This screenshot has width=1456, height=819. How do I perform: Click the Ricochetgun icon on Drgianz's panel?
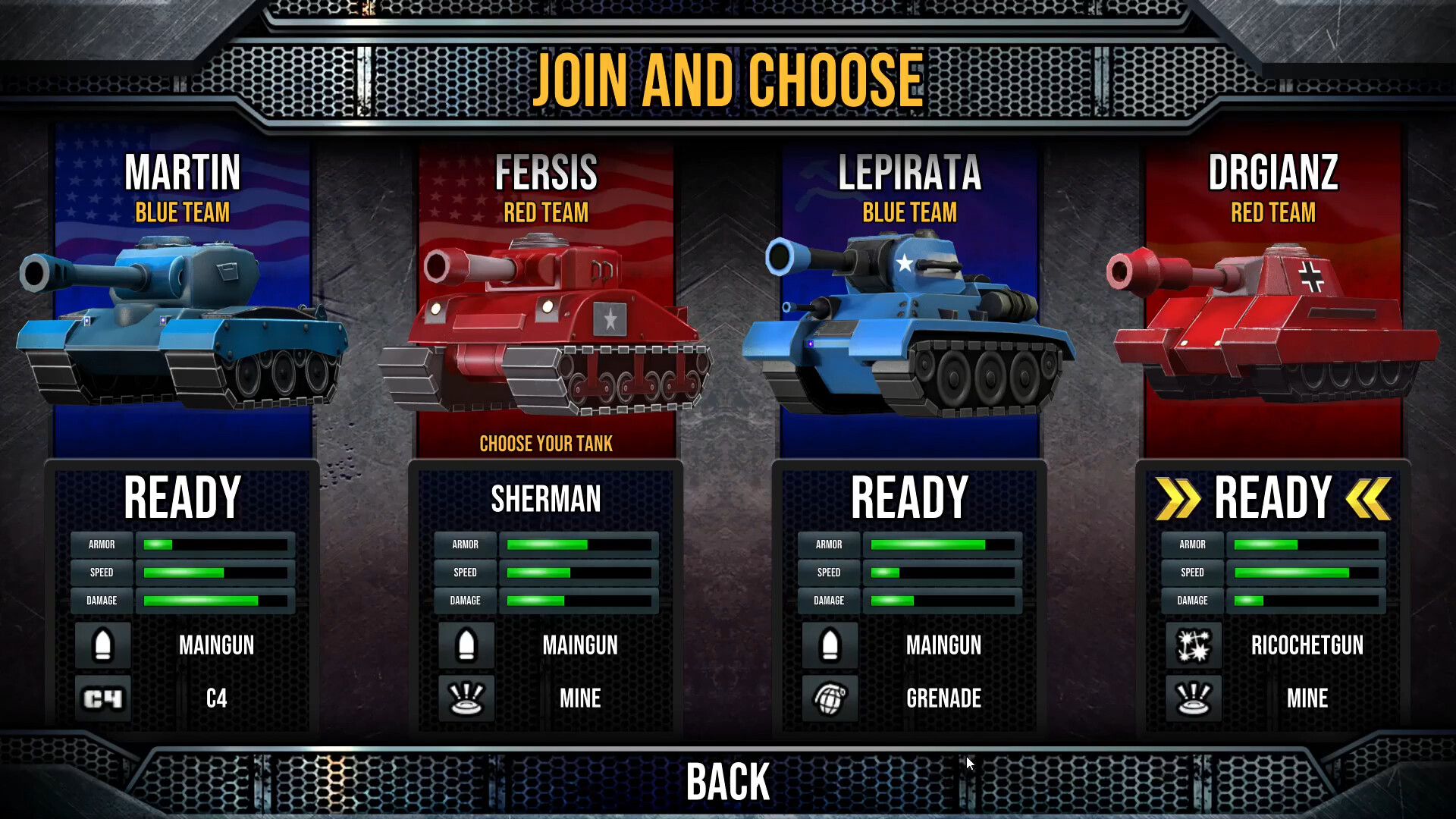(x=1192, y=645)
